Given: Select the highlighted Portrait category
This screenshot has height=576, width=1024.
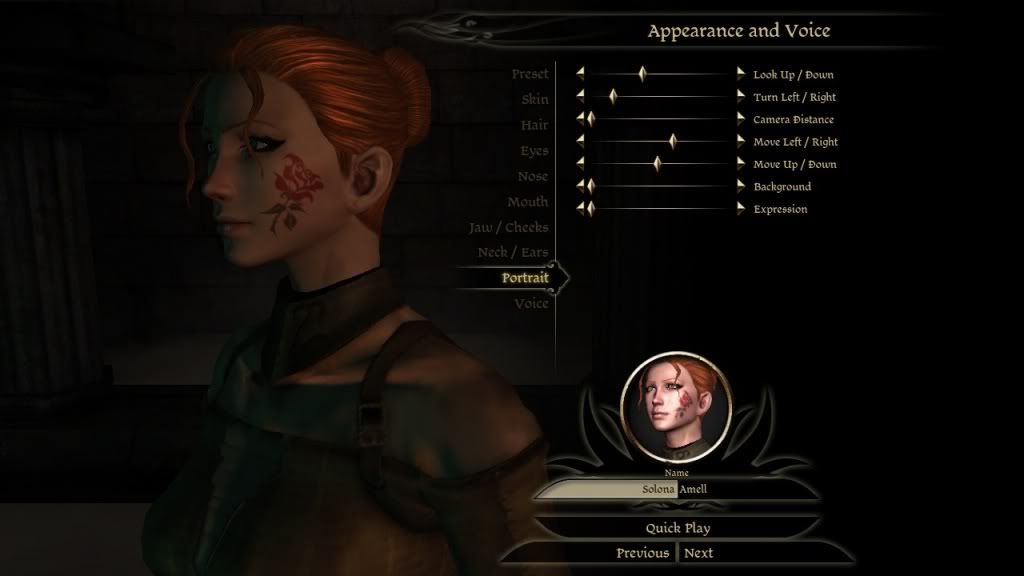Looking at the screenshot, I should (525, 278).
